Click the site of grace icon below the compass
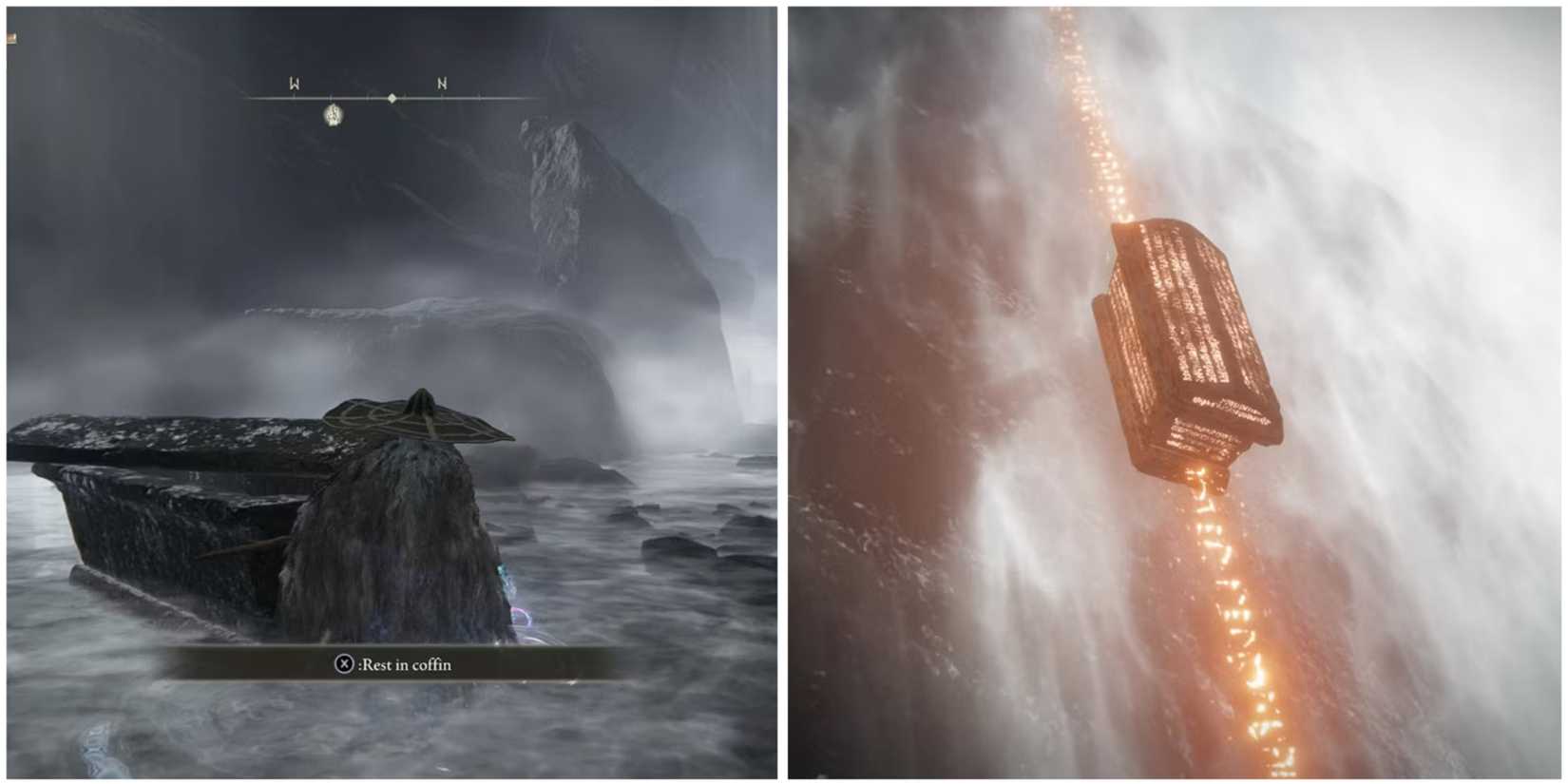This screenshot has width=1568, height=784. [x=331, y=116]
